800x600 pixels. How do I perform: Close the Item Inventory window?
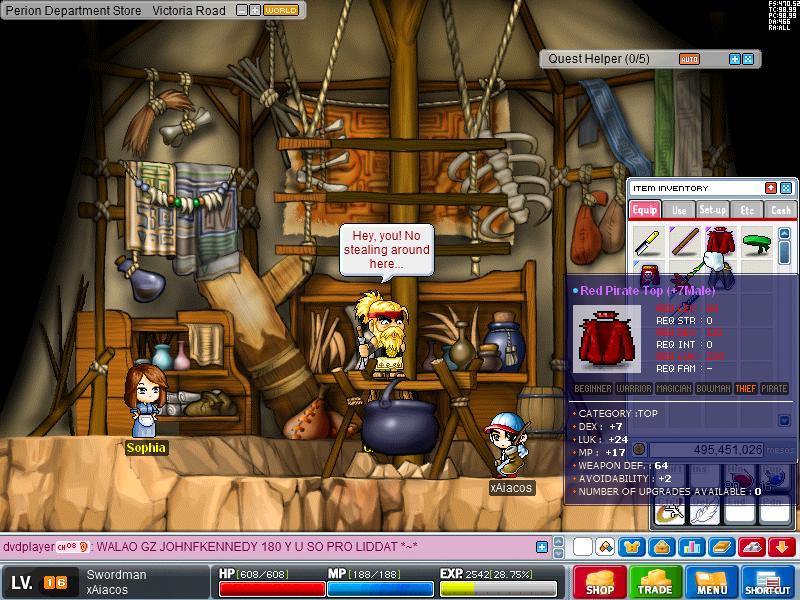786,188
